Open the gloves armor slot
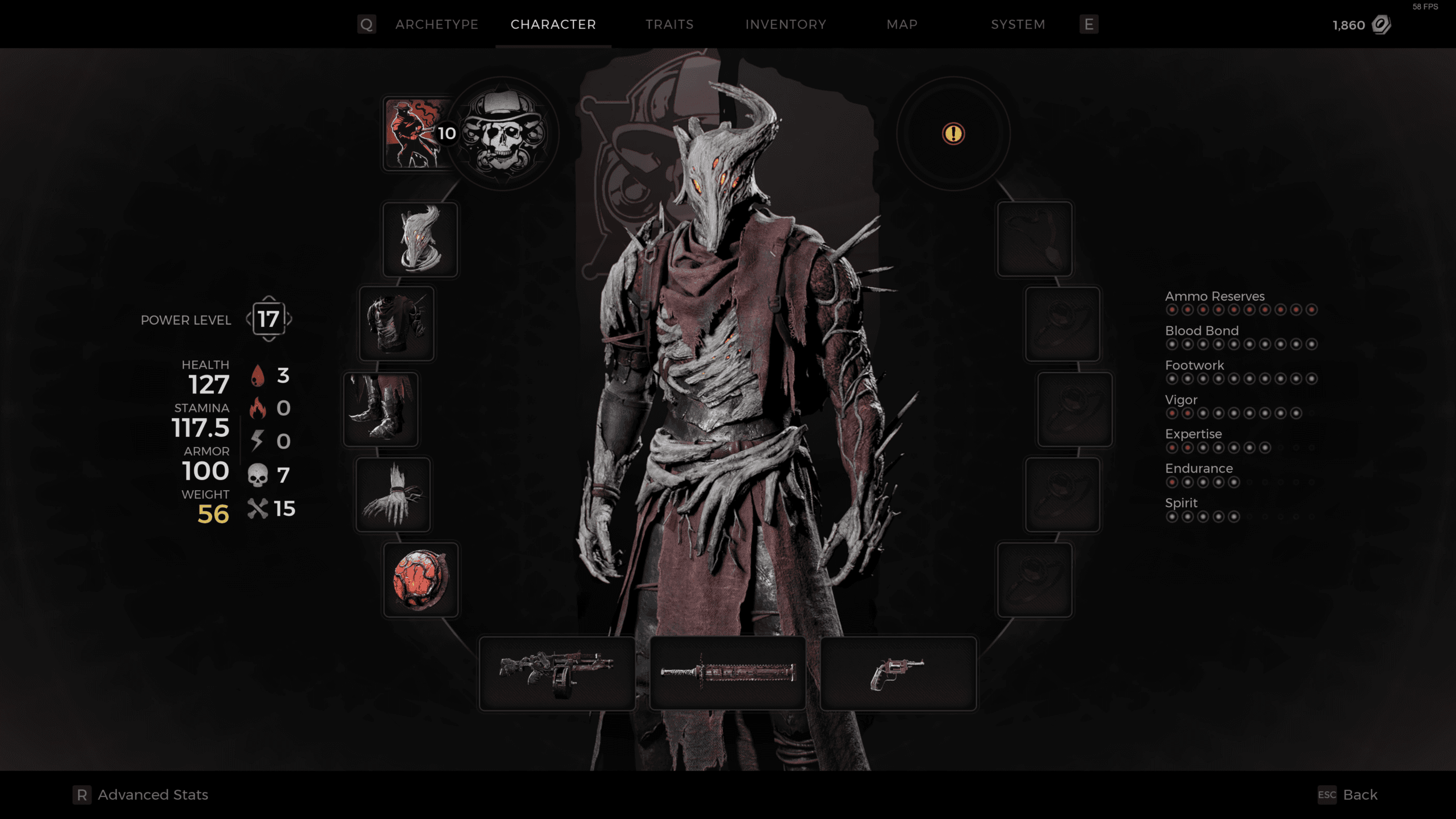This screenshot has width=1456, height=819. point(393,494)
